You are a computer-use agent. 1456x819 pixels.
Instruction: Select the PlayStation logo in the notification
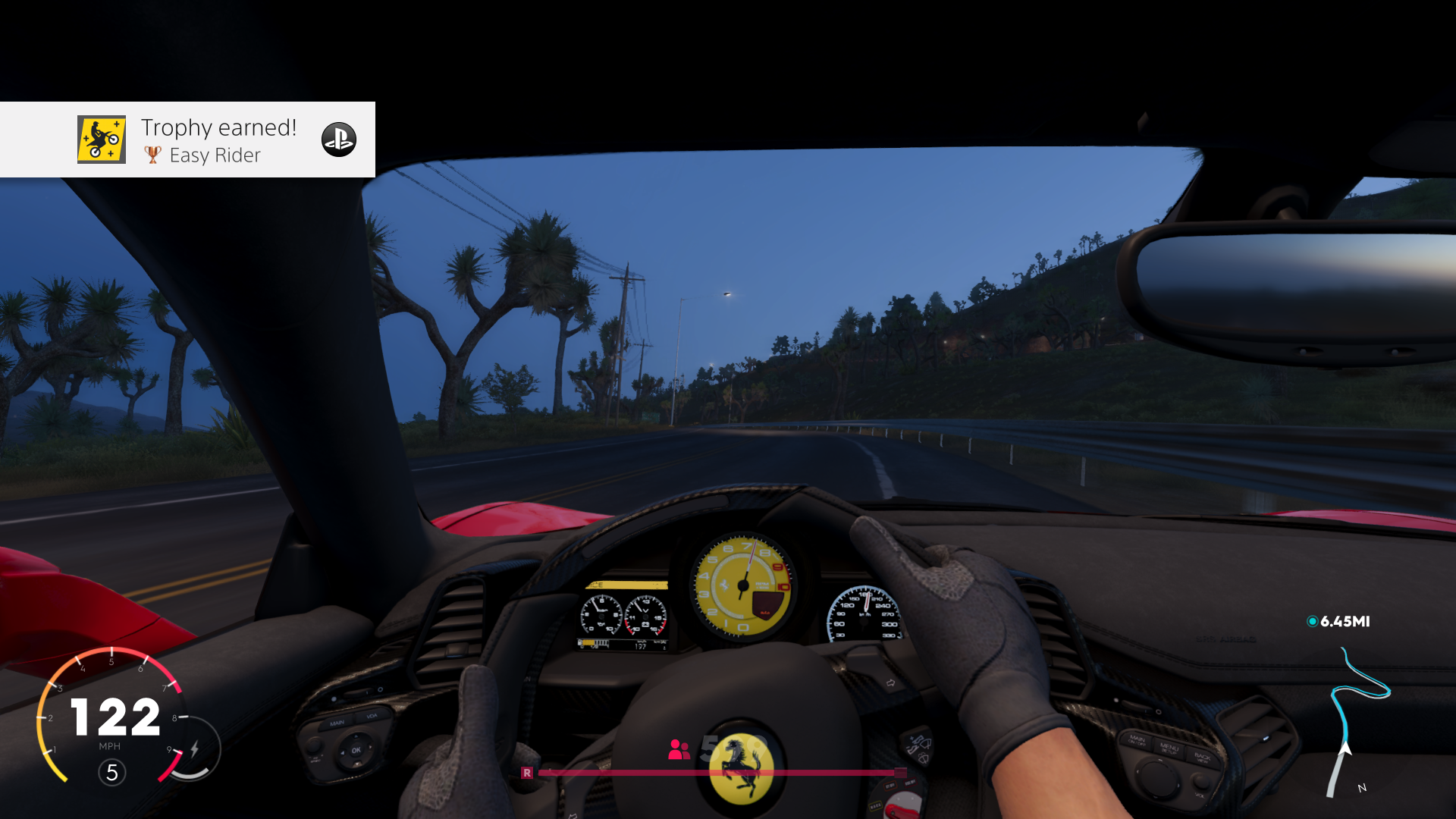(339, 140)
